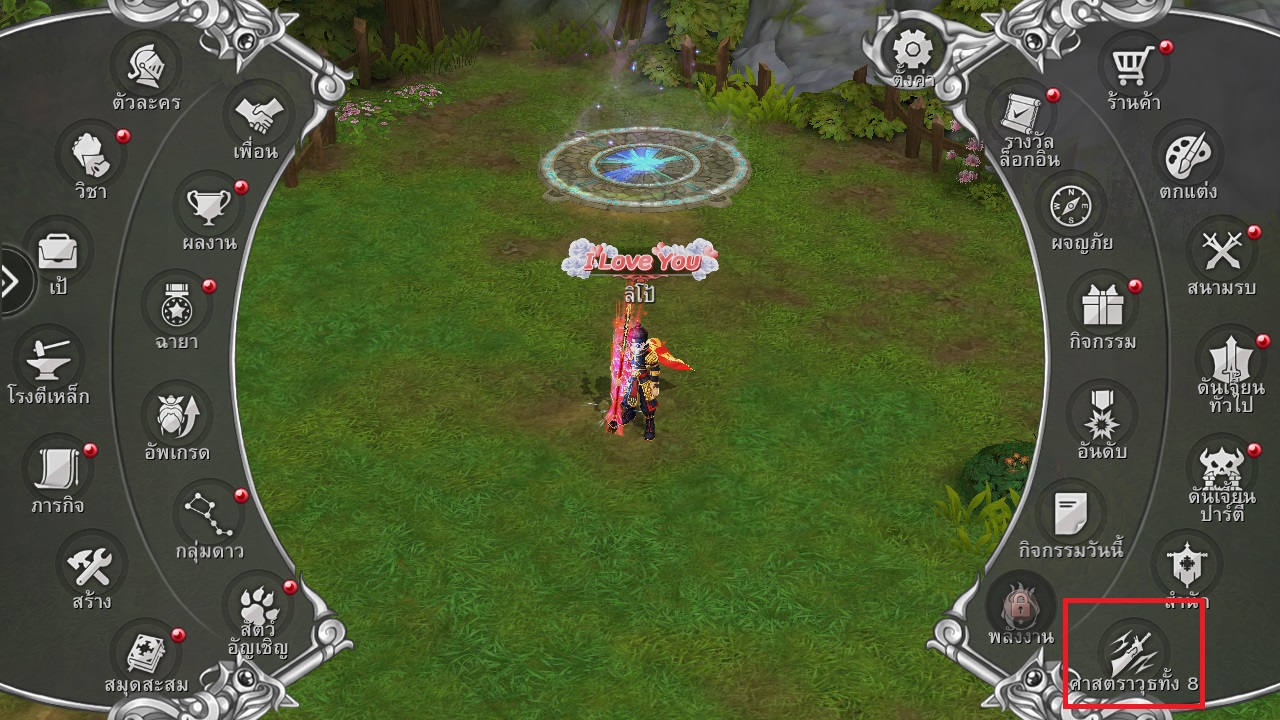This screenshot has height=720, width=1280.
Task: Open the สร้าง crafting menu
Action: [x=91, y=565]
